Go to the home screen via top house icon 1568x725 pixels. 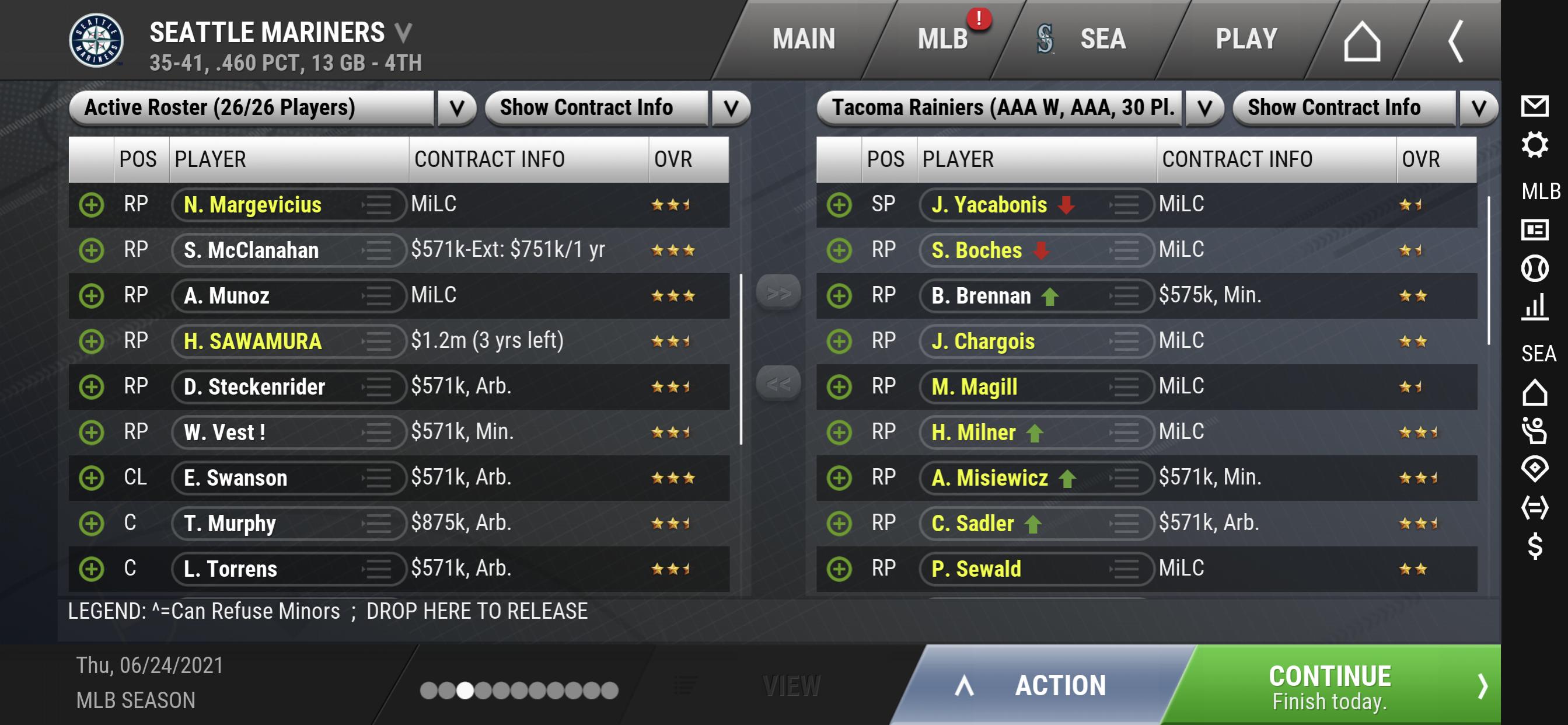(x=1361, y=41)
